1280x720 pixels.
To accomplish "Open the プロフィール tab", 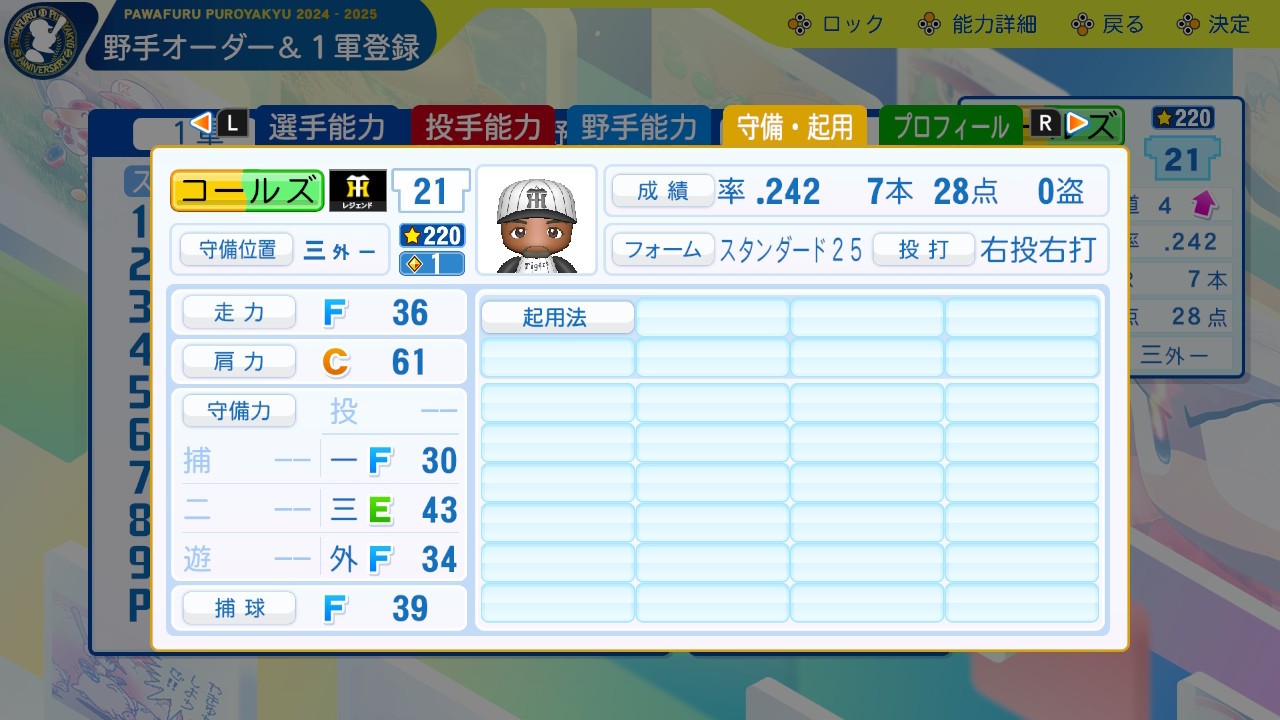I will pyautogui.click(x=950, y=126).
